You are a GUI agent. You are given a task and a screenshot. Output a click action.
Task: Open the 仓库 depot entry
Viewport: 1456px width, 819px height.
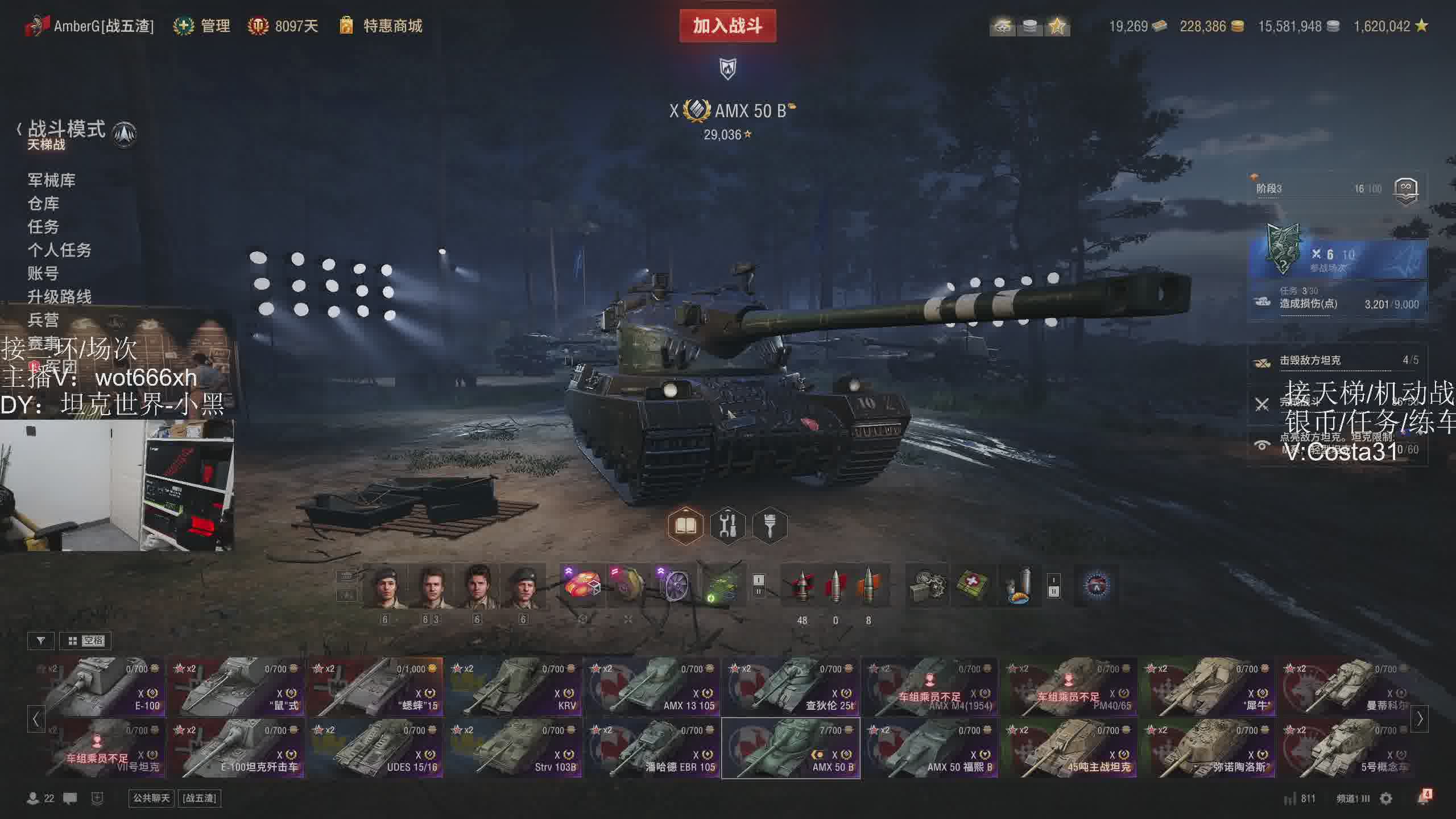pyautogui.click(x=43, y=204)
